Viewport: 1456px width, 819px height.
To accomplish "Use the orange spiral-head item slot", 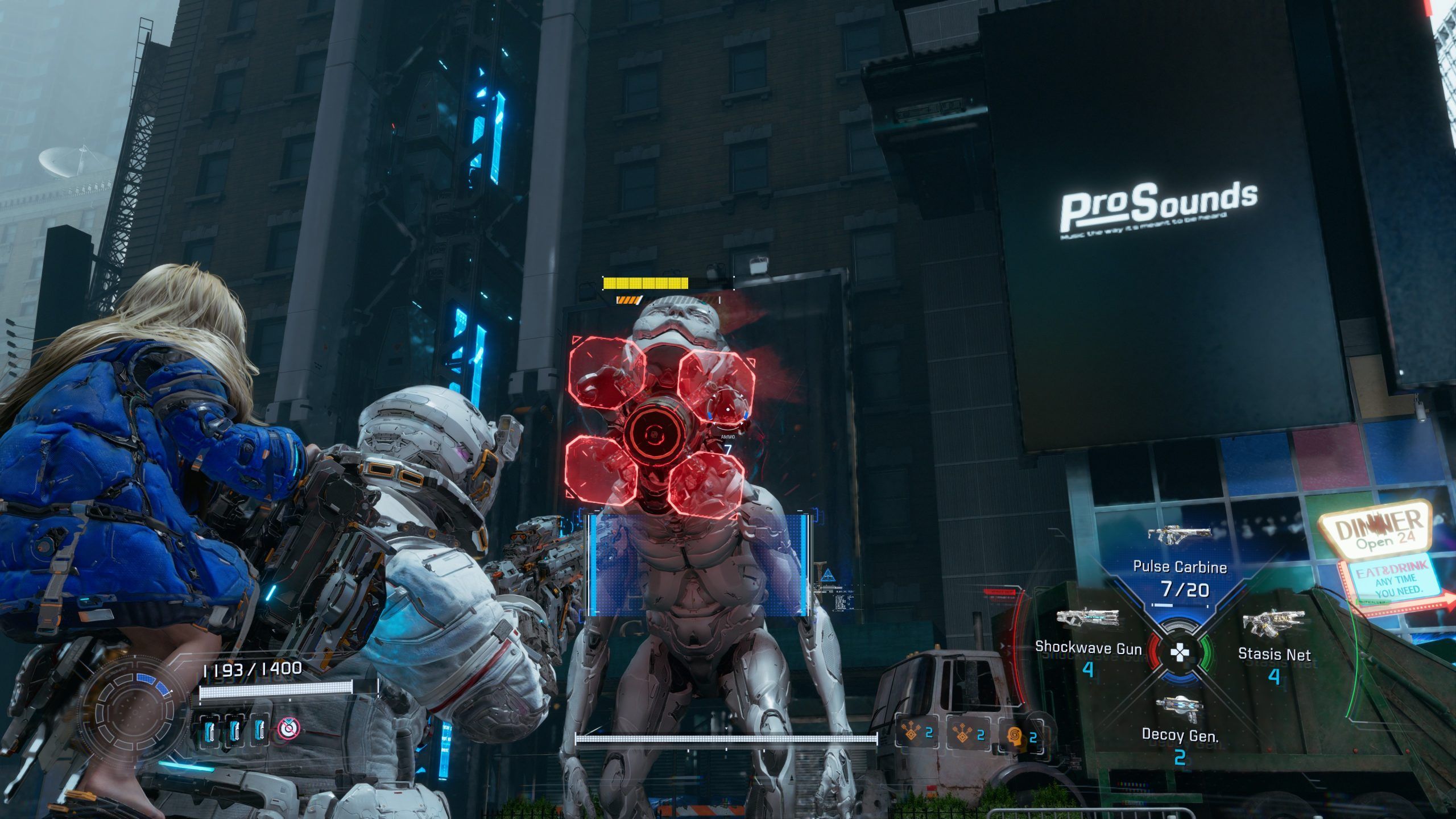I will 1014,735.
